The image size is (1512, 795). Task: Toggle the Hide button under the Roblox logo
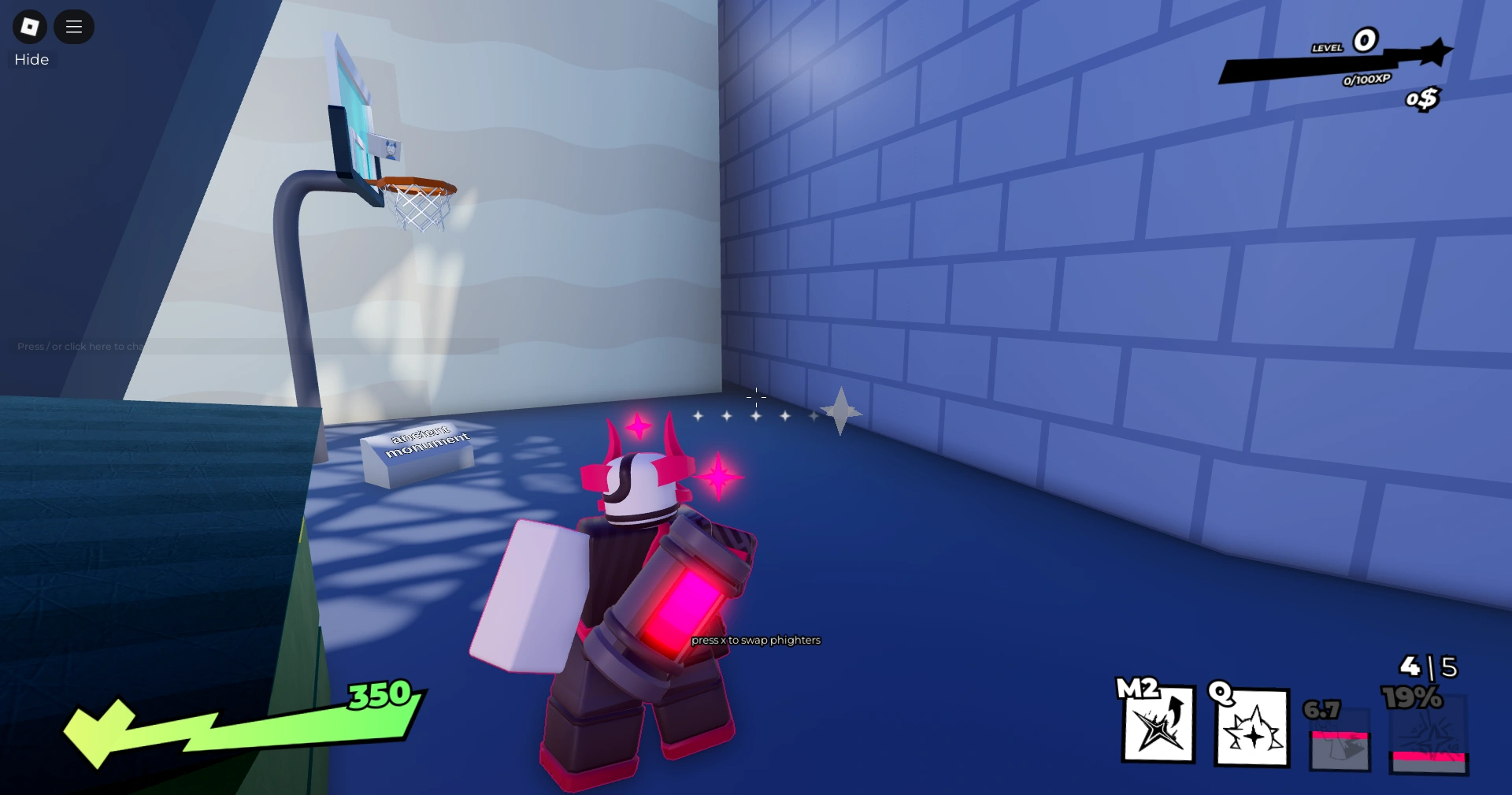31,59
